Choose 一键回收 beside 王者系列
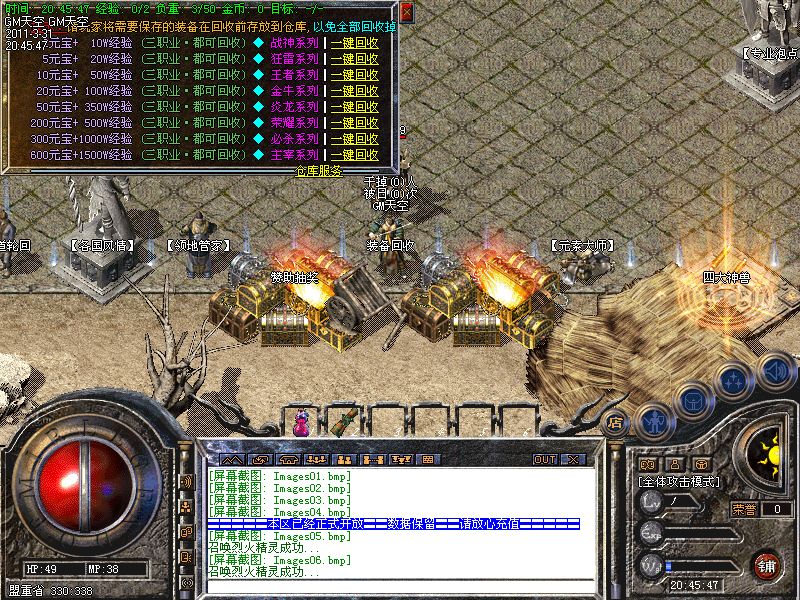 354,75
